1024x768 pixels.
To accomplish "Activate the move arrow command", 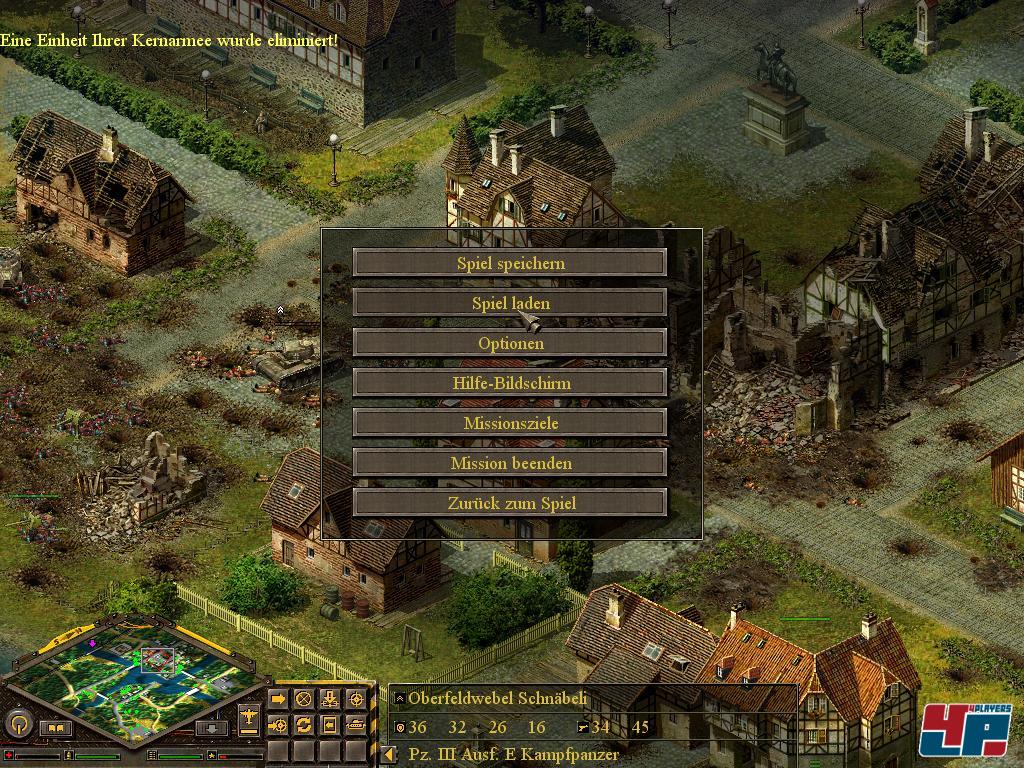I will pyautogui.click(x=277, y=698).
